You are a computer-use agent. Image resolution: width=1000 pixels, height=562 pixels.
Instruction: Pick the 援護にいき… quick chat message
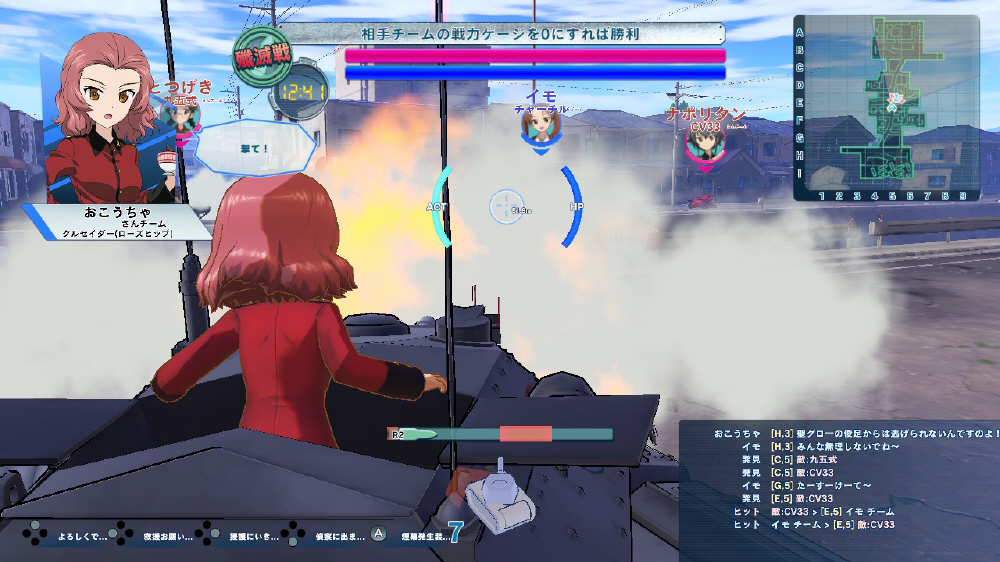(248, 535)
